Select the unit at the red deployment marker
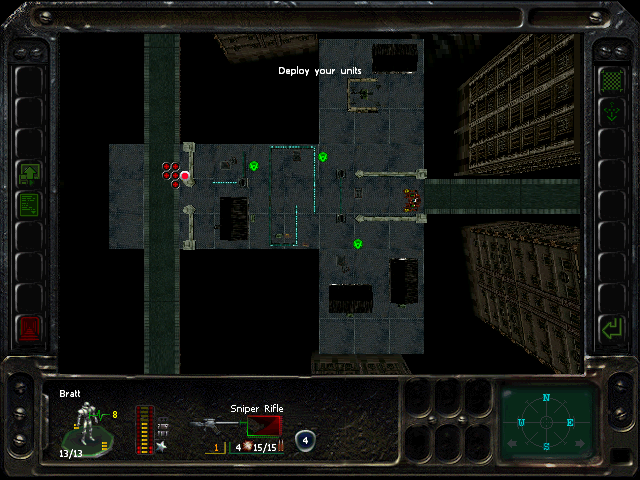This screenshot has width=640, height=480. [185, 176]
